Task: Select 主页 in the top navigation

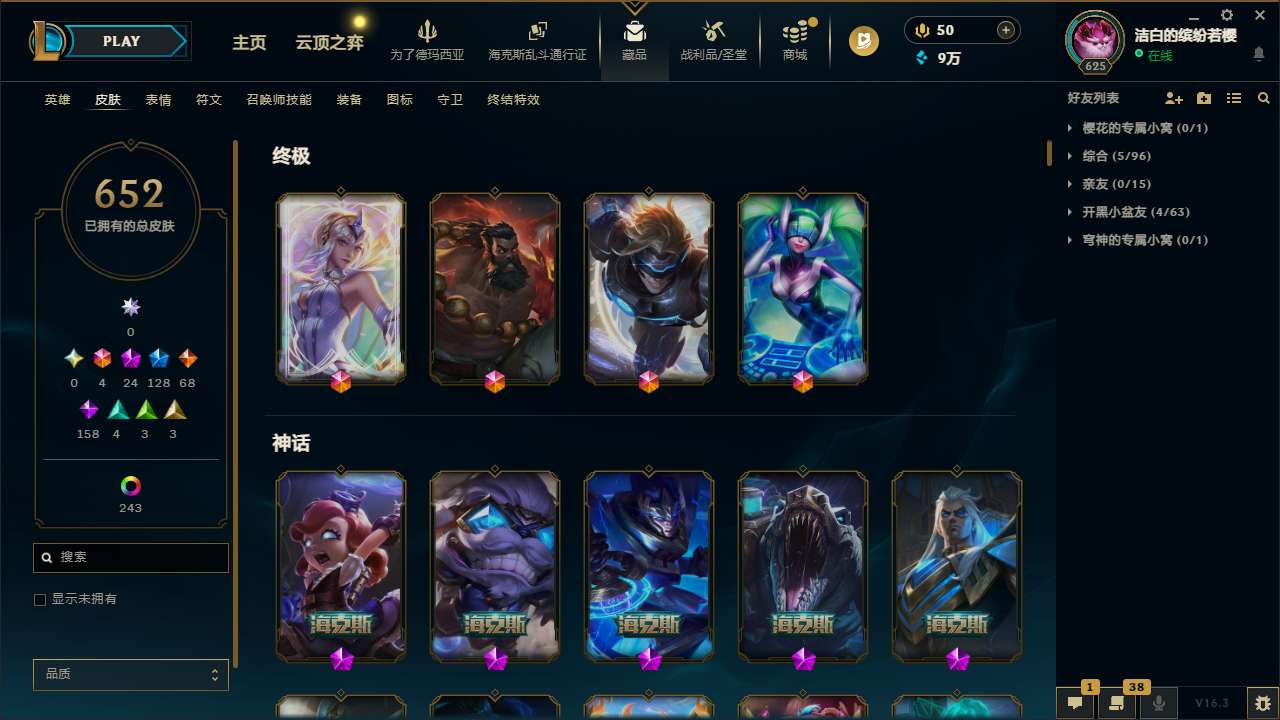Action: click(248, 44)
